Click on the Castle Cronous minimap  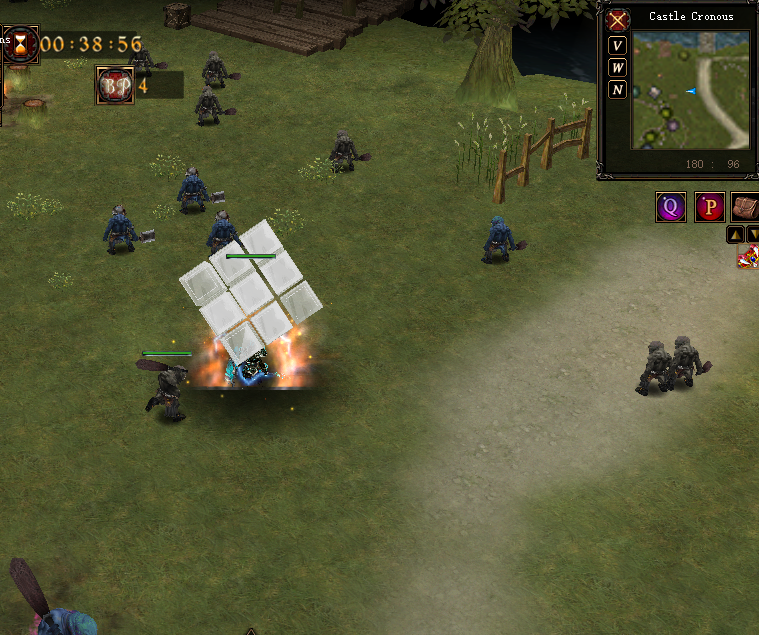(690, 89)
